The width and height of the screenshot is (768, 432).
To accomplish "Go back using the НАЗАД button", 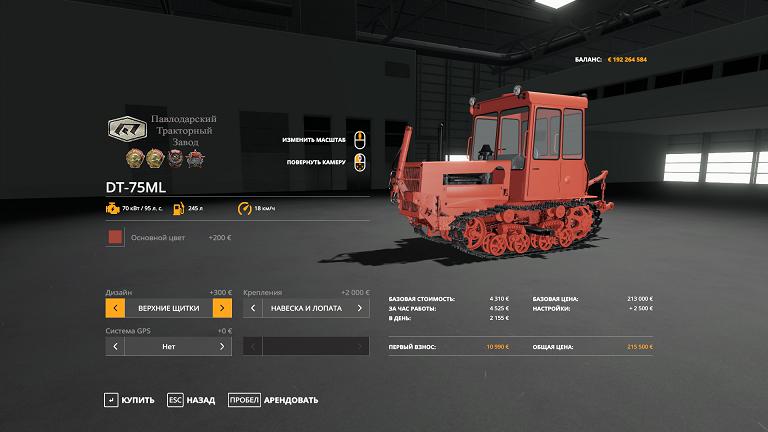I will click(x=191, y=400).
